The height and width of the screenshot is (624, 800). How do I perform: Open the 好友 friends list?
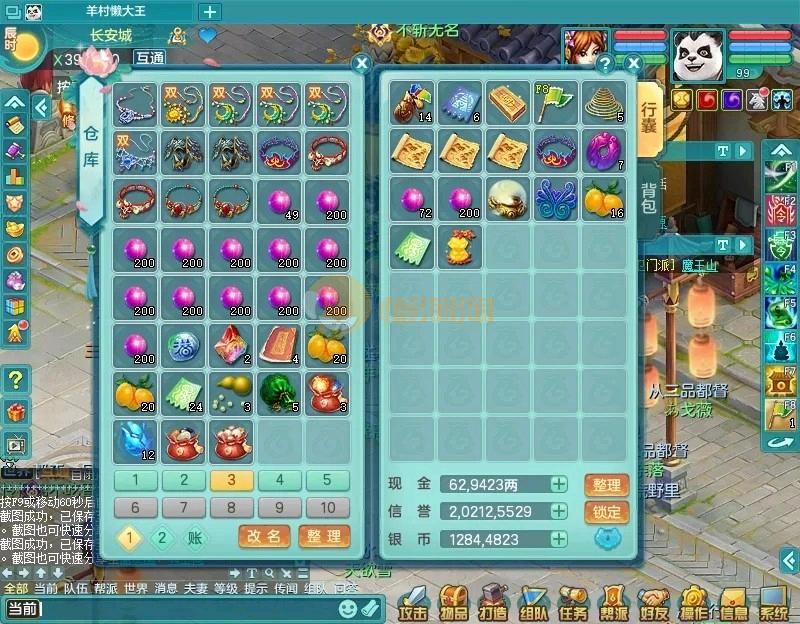point(654,602)
